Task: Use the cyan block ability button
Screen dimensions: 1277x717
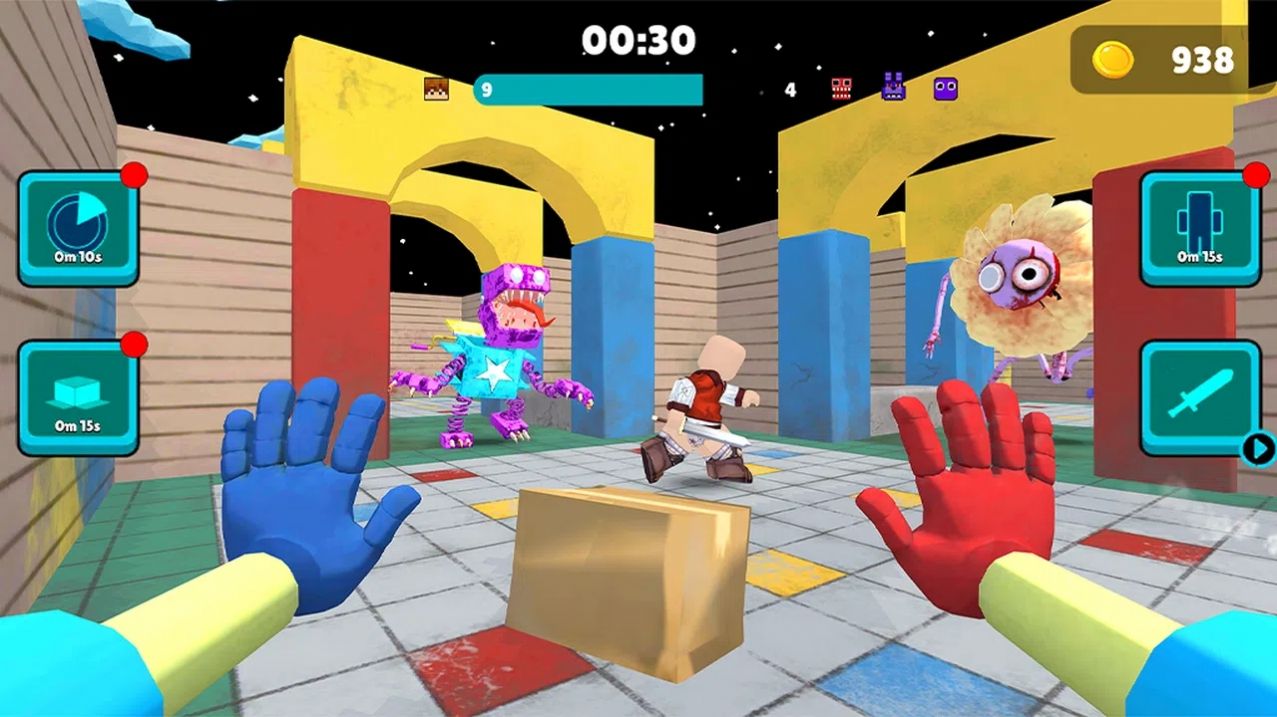Action: 78,397
